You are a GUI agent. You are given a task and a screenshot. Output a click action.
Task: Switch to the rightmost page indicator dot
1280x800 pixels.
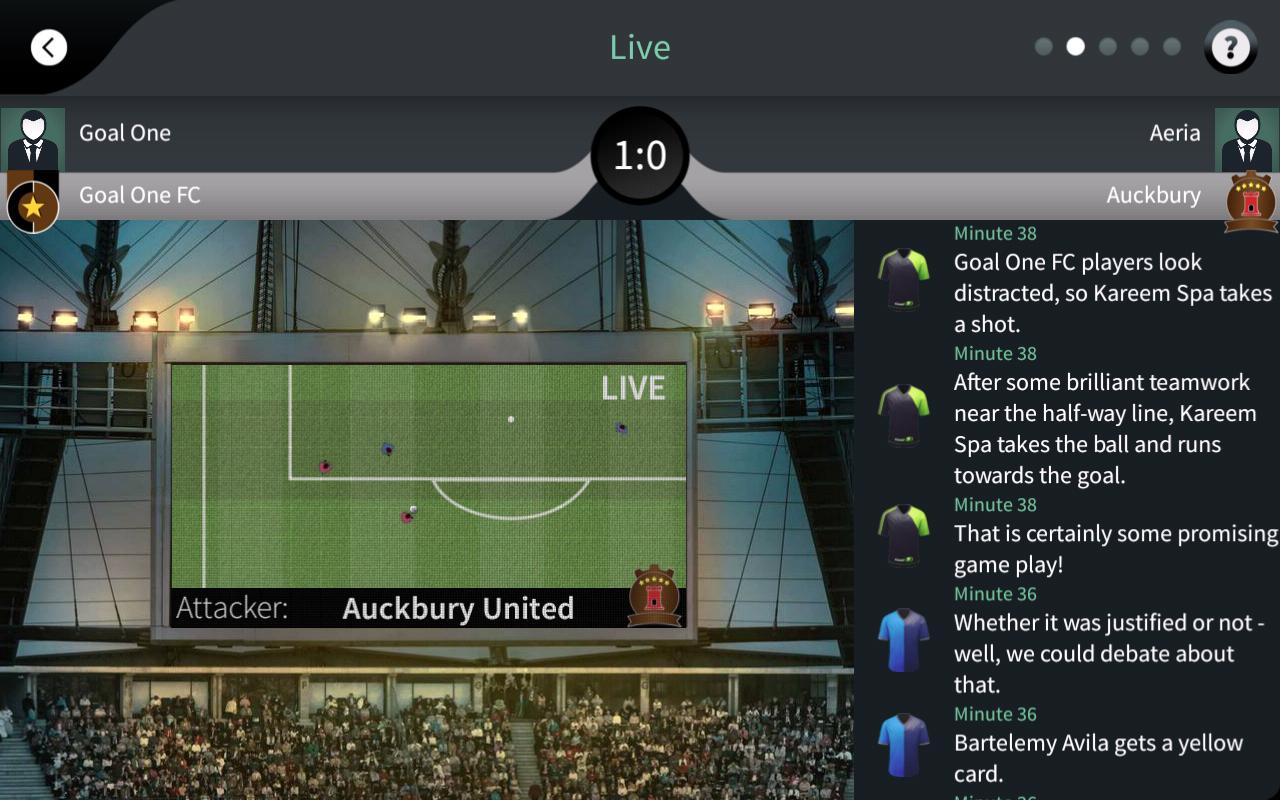point(1172,47)
